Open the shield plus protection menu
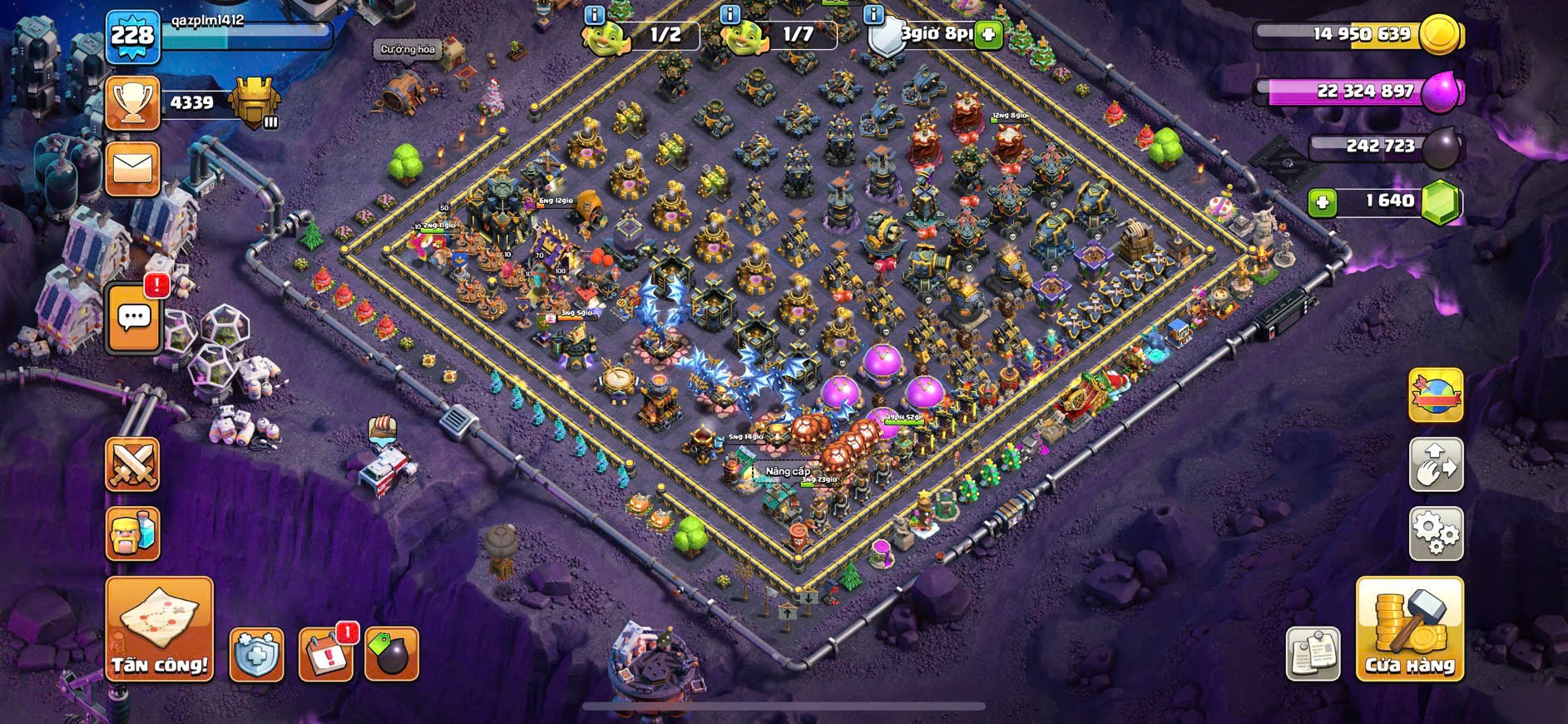The height and width of the screenshot is (724, 1568). point(256,655)
